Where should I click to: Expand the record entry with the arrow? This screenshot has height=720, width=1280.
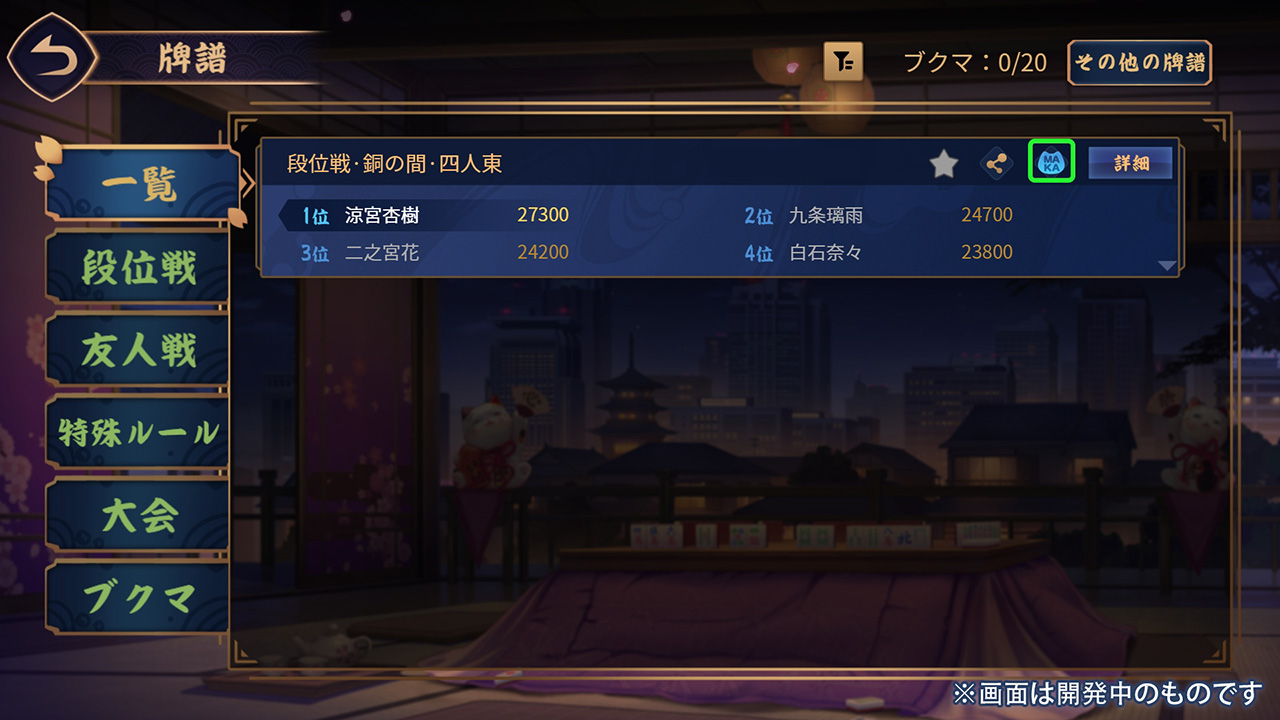pyautogui.click(x=1166, y=265)
